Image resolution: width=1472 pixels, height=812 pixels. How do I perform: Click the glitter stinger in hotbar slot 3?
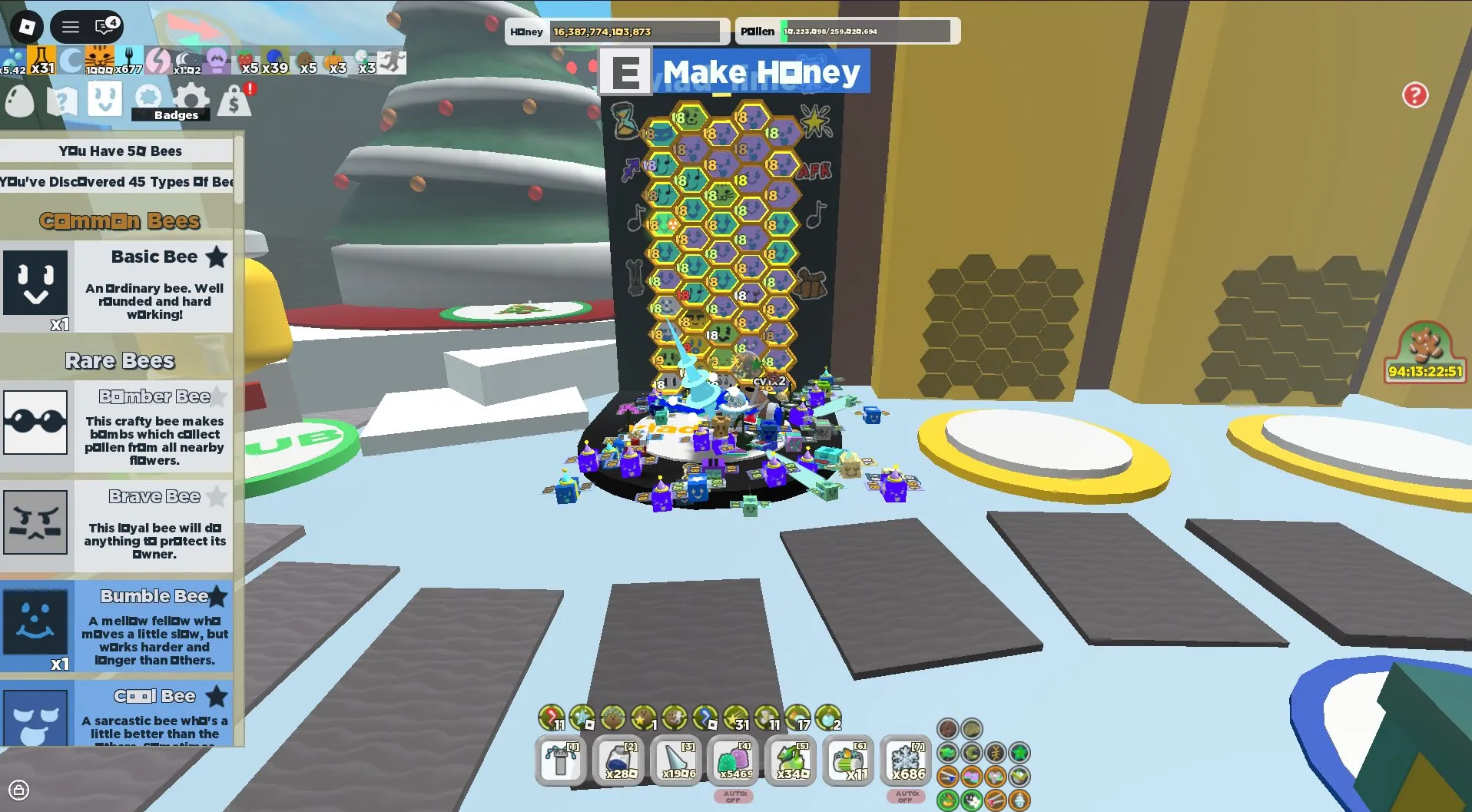[x=677, y=761]
